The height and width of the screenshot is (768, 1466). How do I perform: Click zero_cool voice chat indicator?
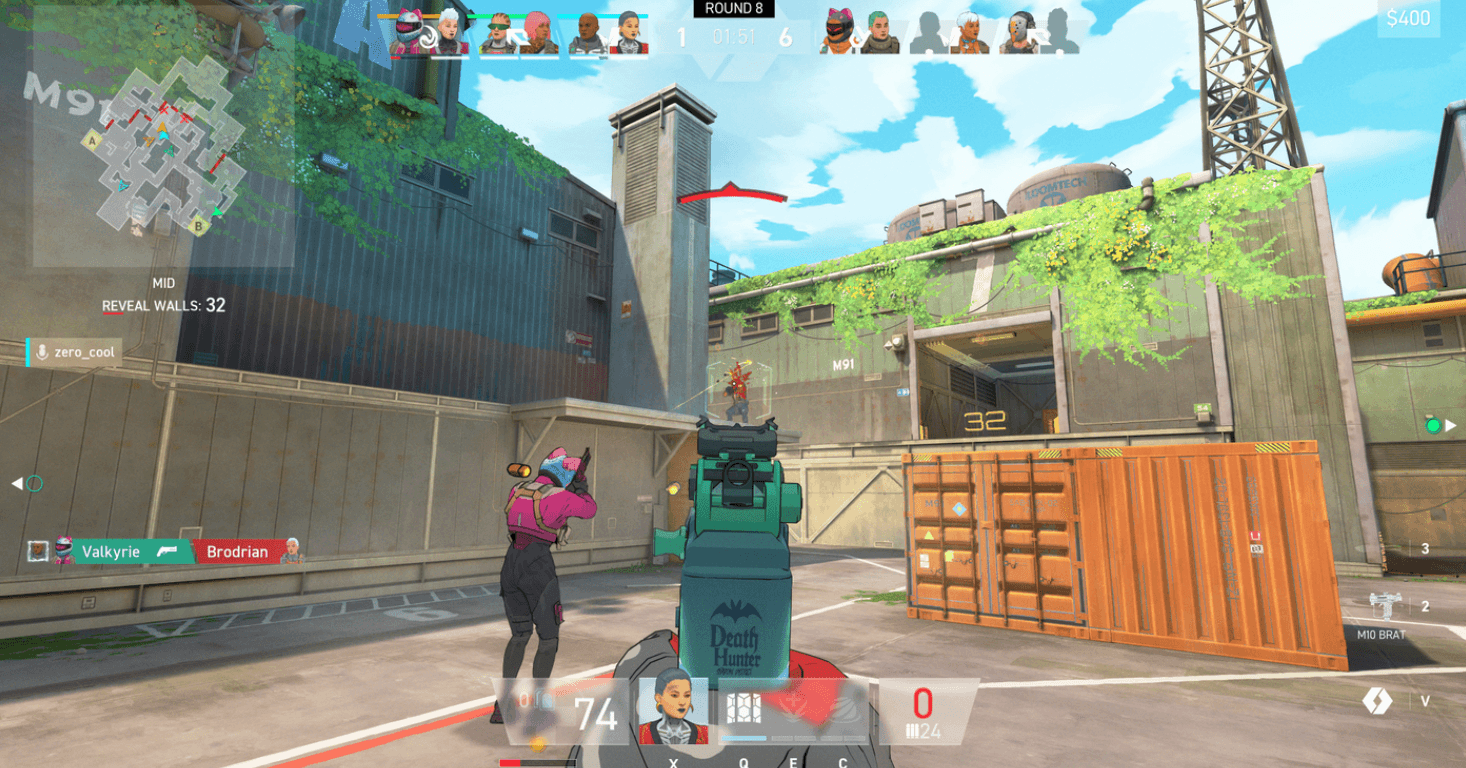(74, 352)
